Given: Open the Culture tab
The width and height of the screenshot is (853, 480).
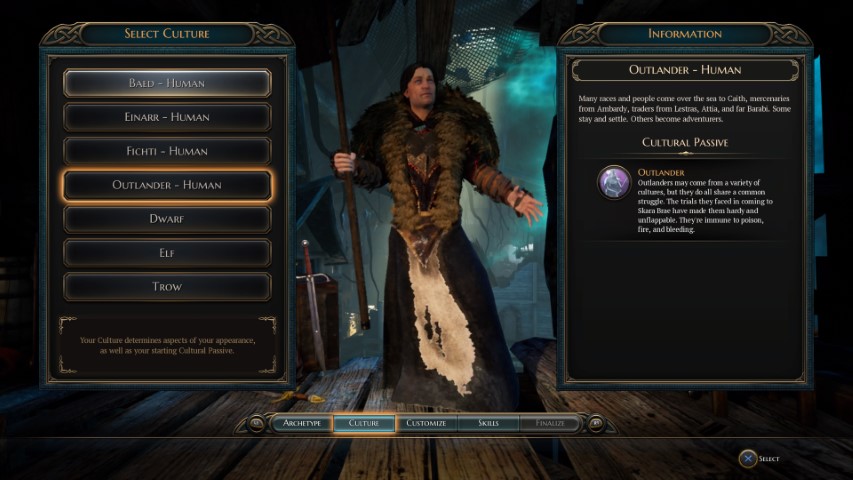Looking at the screenshot, I should [x=364, y=423].
